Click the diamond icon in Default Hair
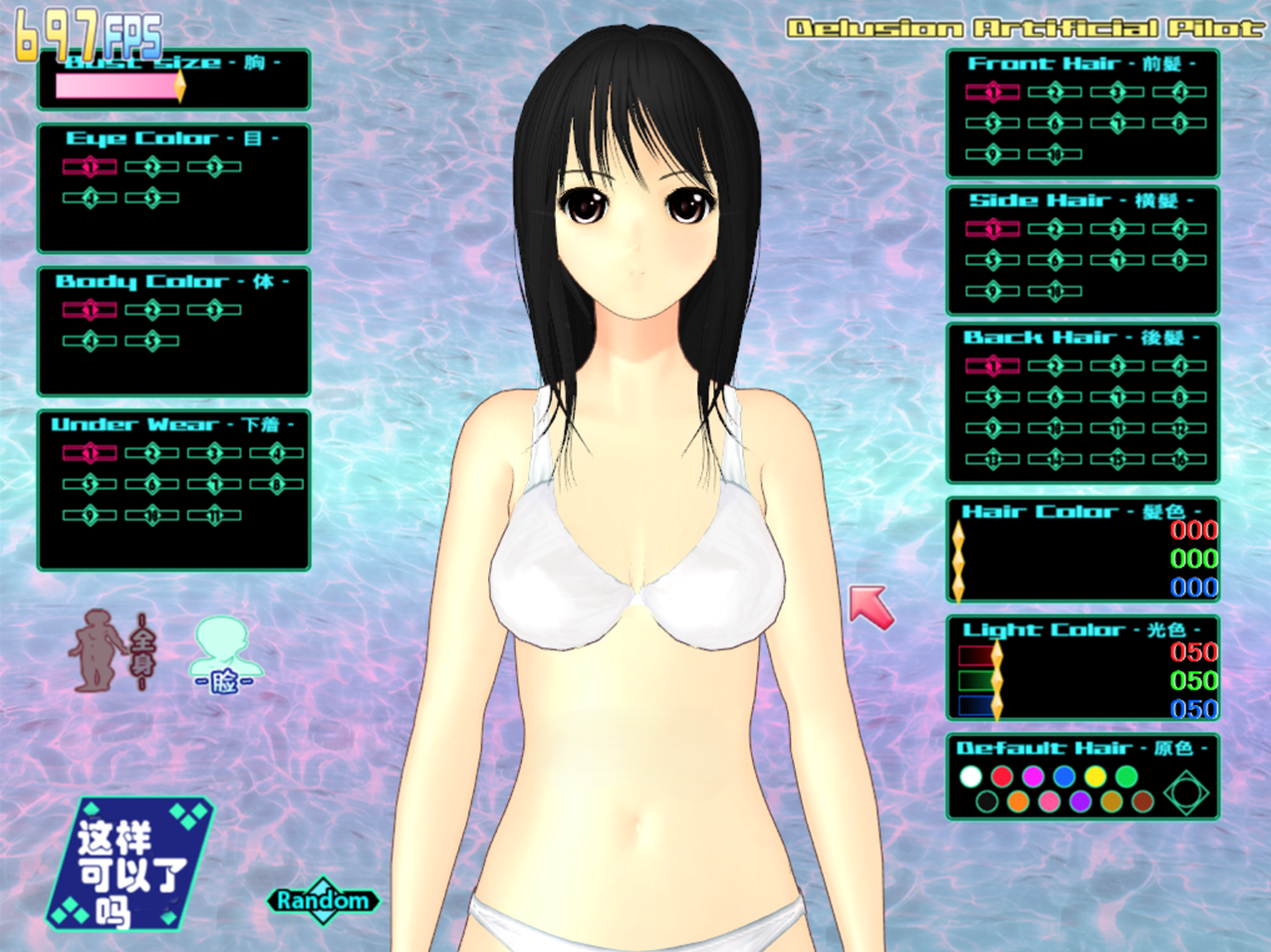The image size is (1271, 952). (x=1185, y=793)
